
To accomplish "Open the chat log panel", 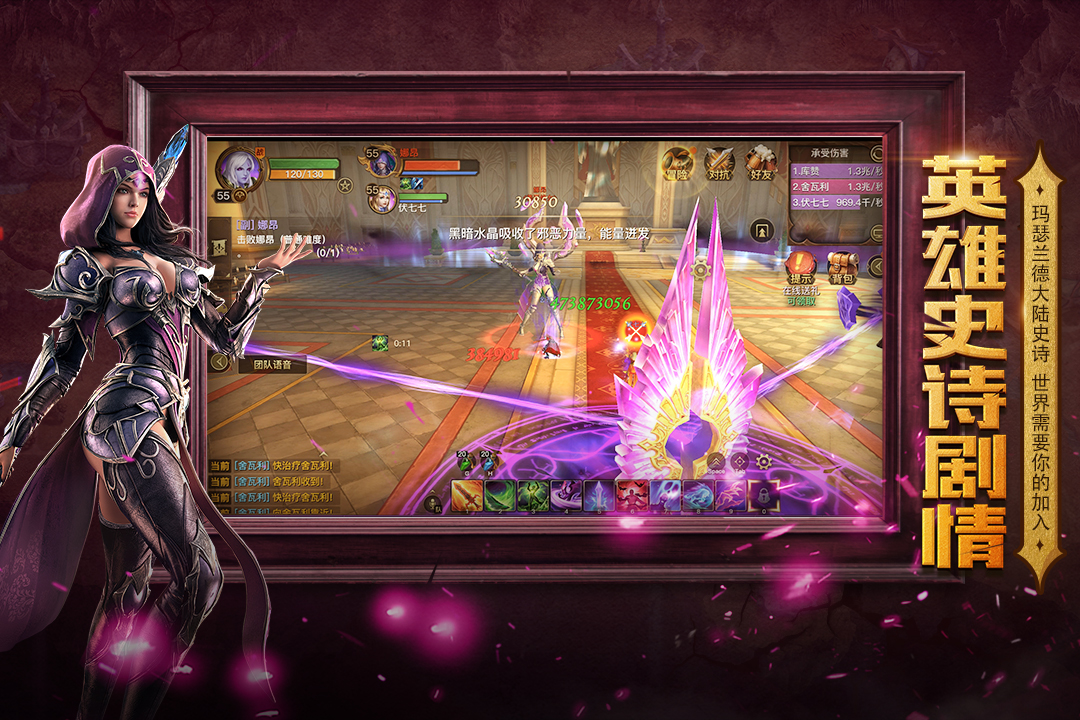I will [x=270, y=488].
